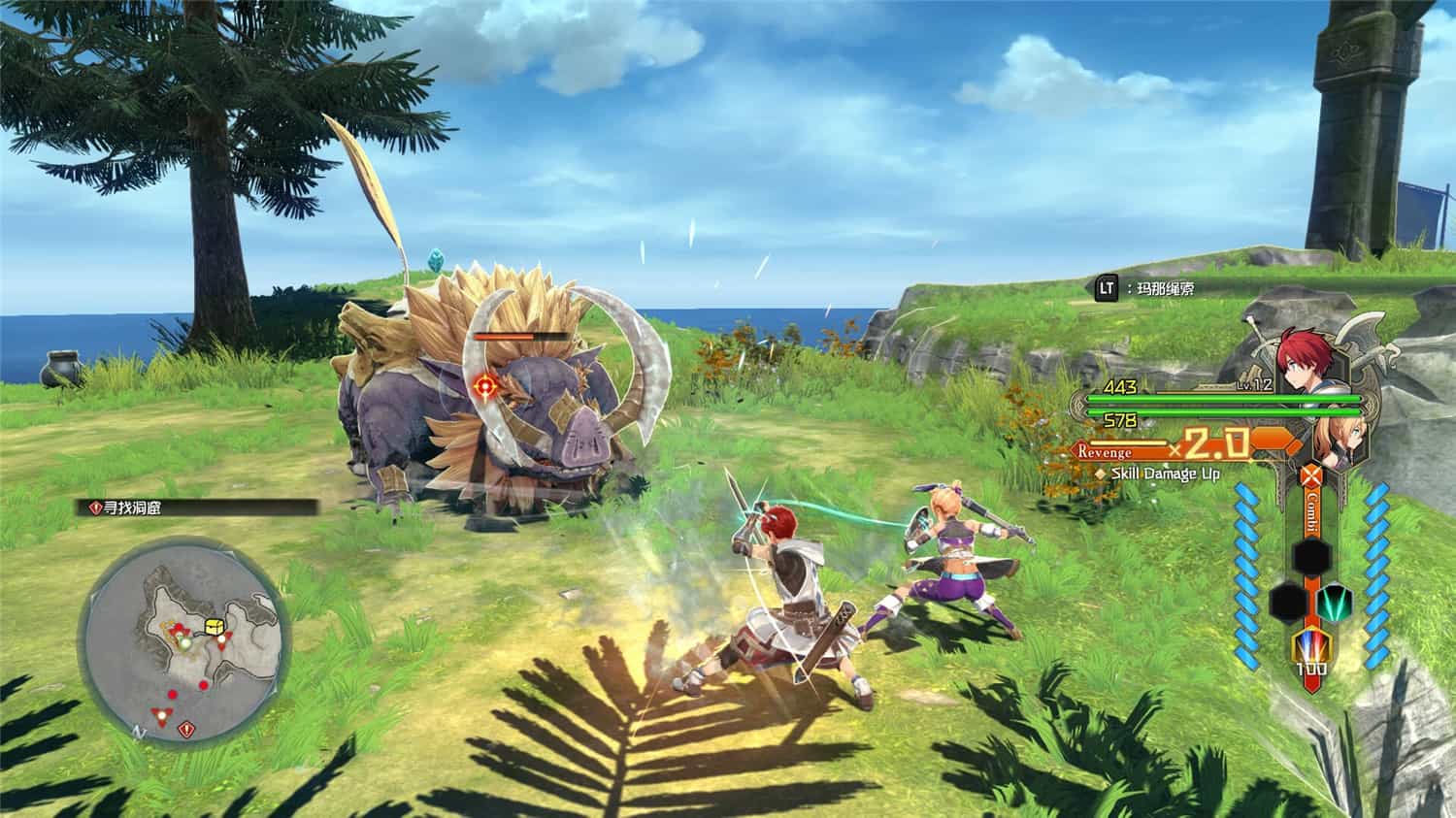Click the golden Extra Skill emblem above 100
This screenshot has width=1456, height=818.
[1312, 644]
